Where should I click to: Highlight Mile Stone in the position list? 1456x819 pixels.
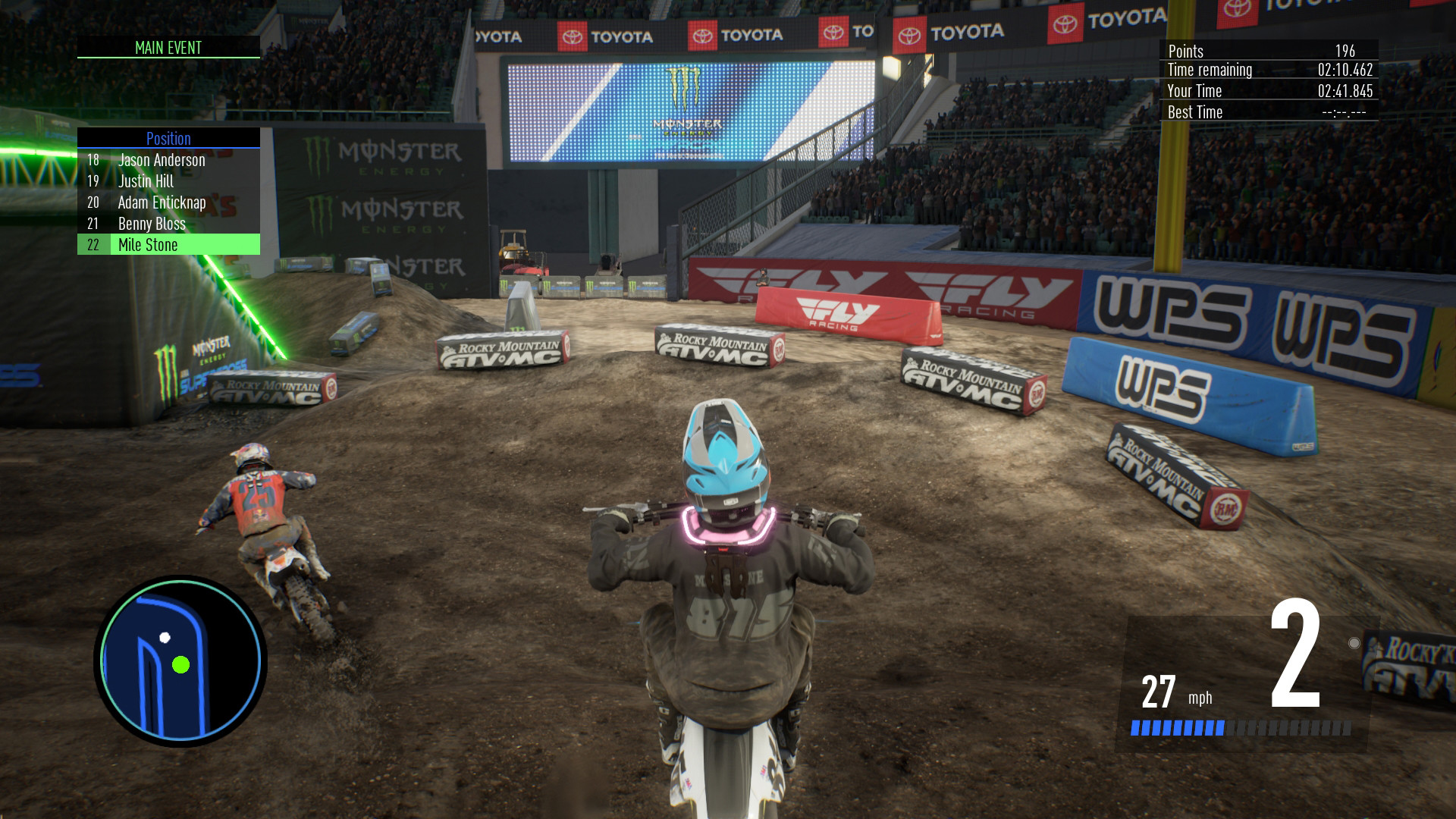click(x=147, y=245)
